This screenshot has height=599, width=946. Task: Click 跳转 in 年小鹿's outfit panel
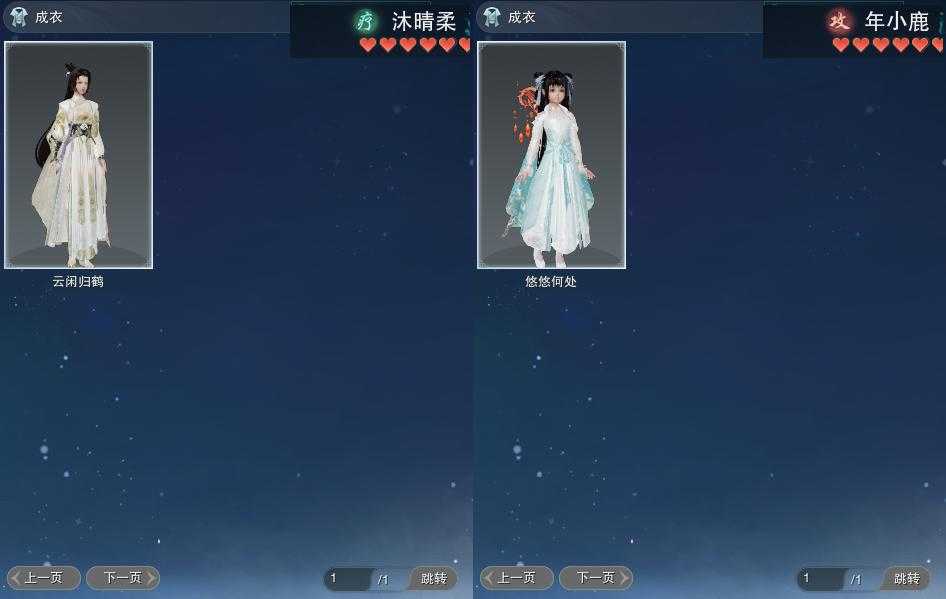[906, 579]
